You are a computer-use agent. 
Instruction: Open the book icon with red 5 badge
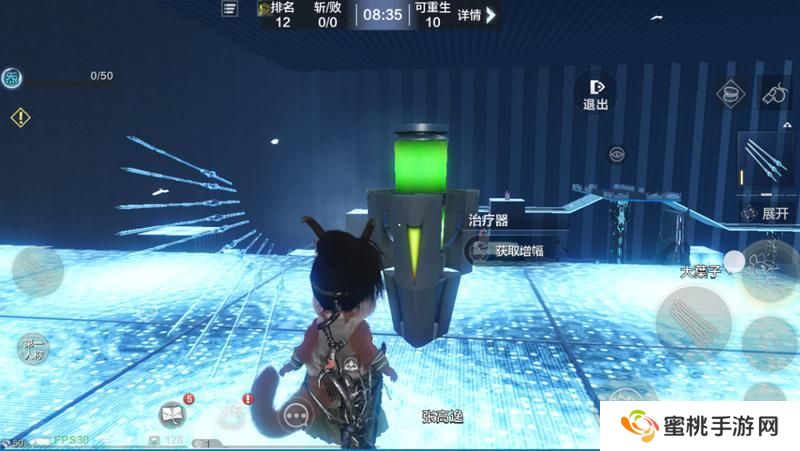click(174, 412)
